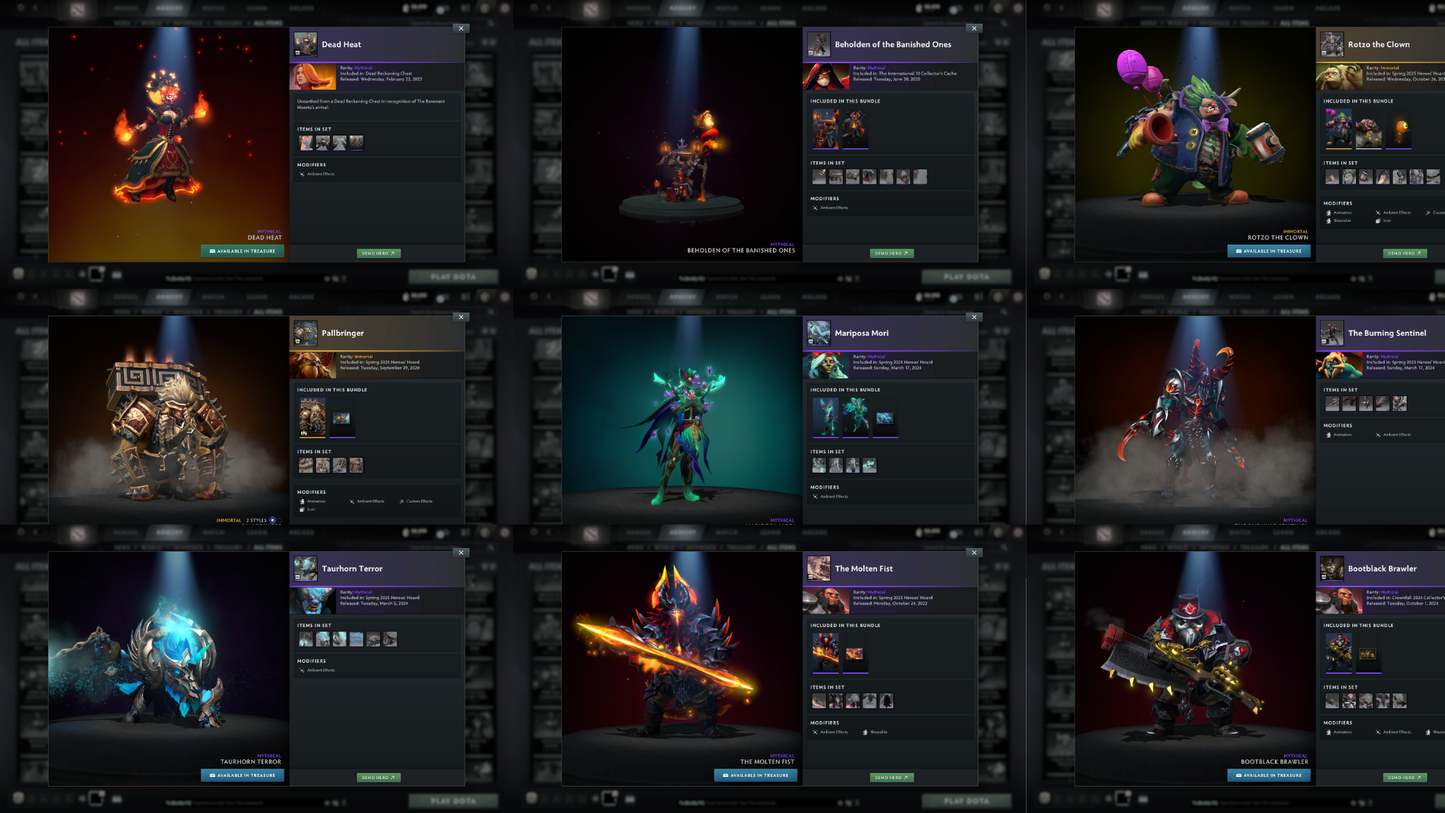Click the Ambient Effects modifier icon in Dead Heat panel

pyautogui.click(x=302, y=174)
